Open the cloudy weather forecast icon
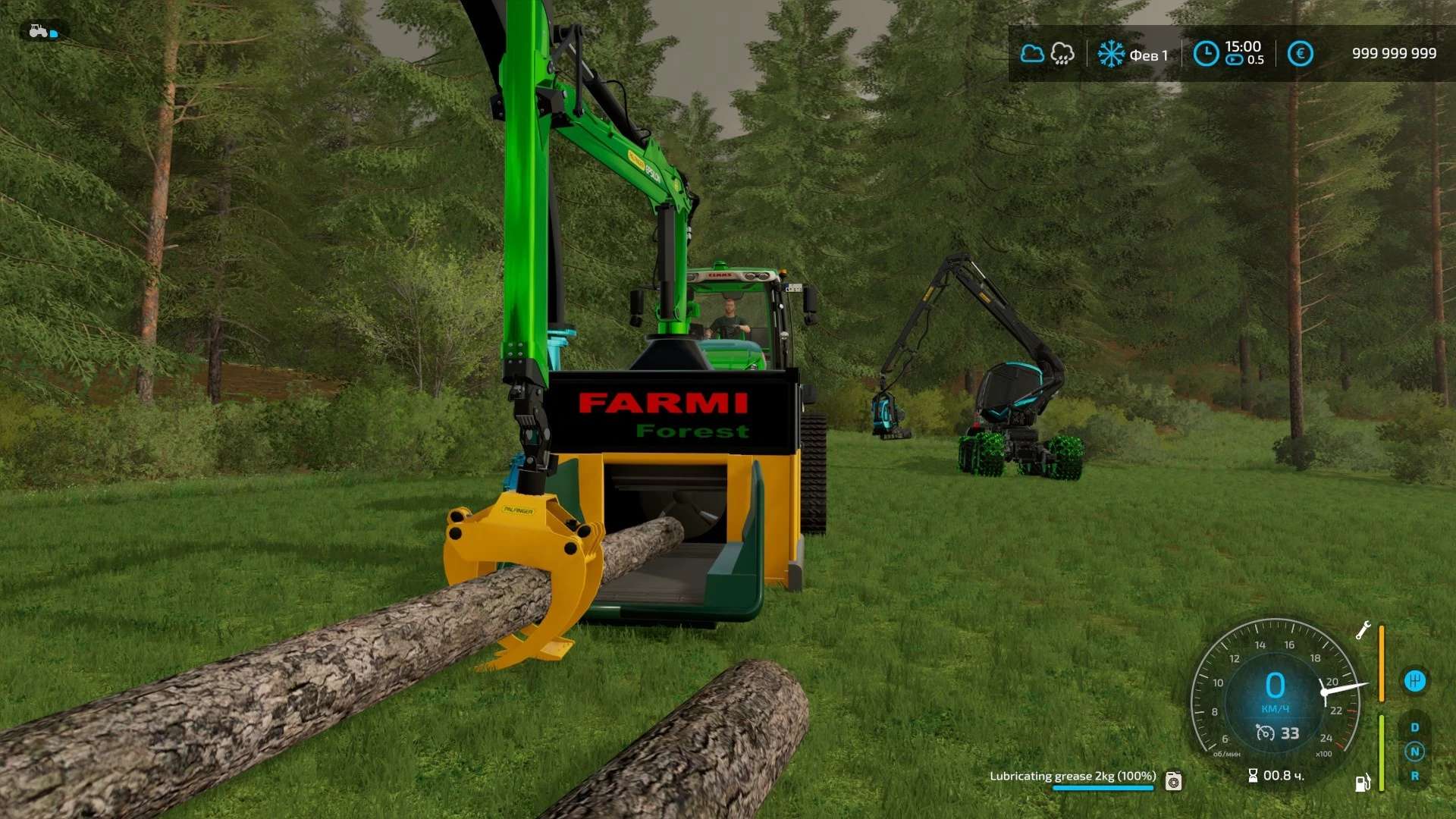The width and height of the screenshot is (1456, 819). pos(1032,54)
